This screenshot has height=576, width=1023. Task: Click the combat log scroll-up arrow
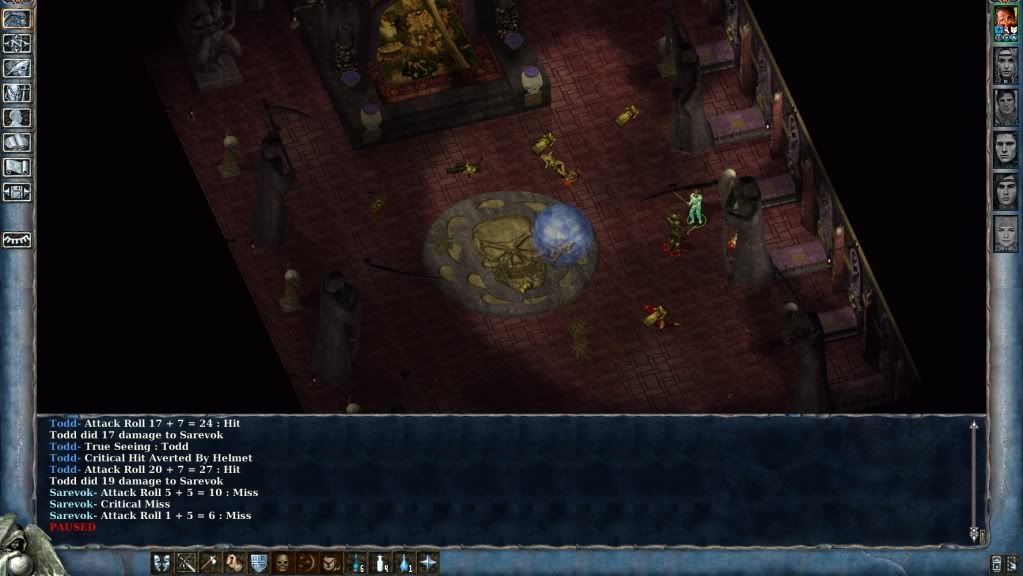pos(974,426)
